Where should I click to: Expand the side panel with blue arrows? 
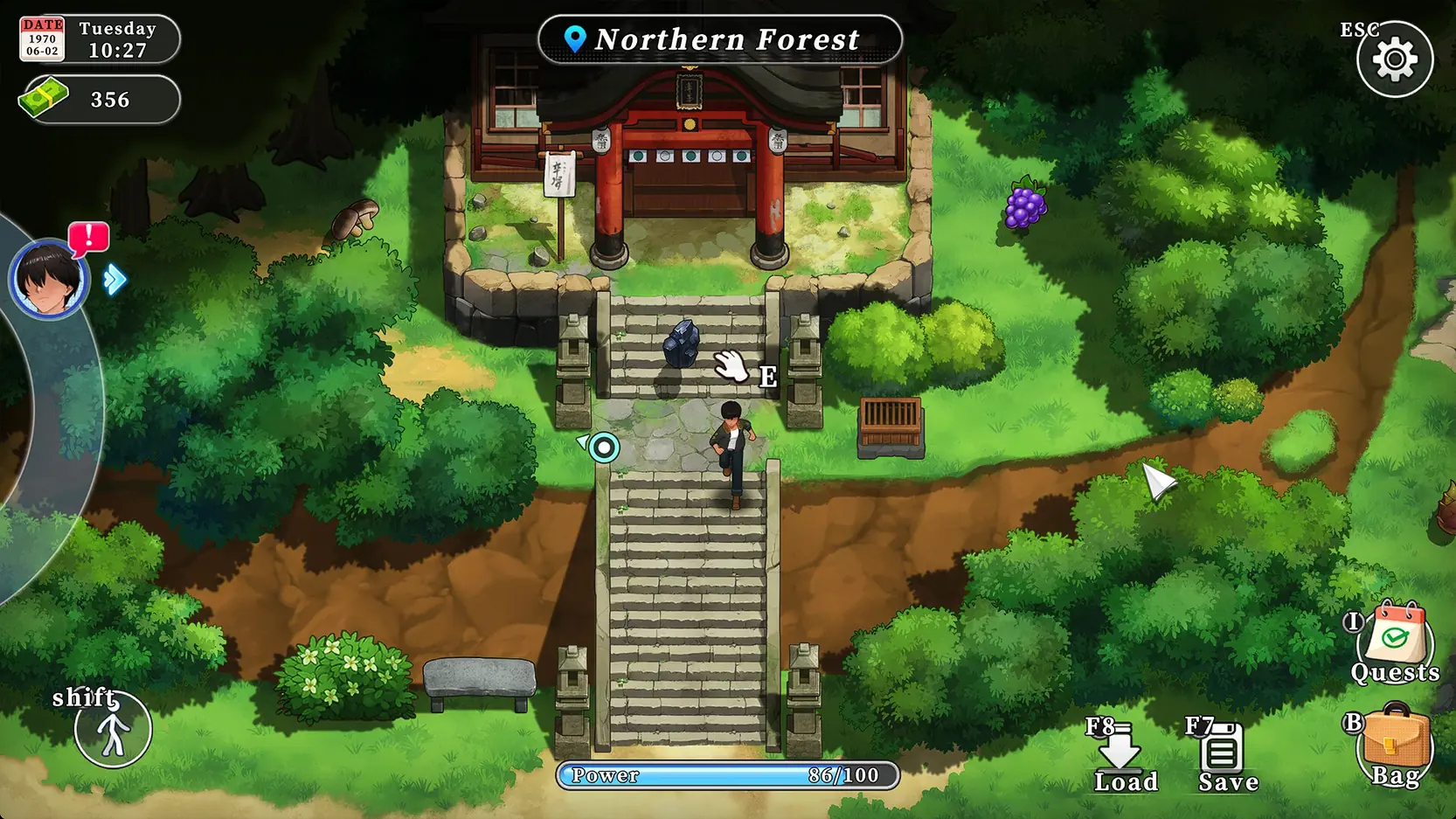point(114,281)
